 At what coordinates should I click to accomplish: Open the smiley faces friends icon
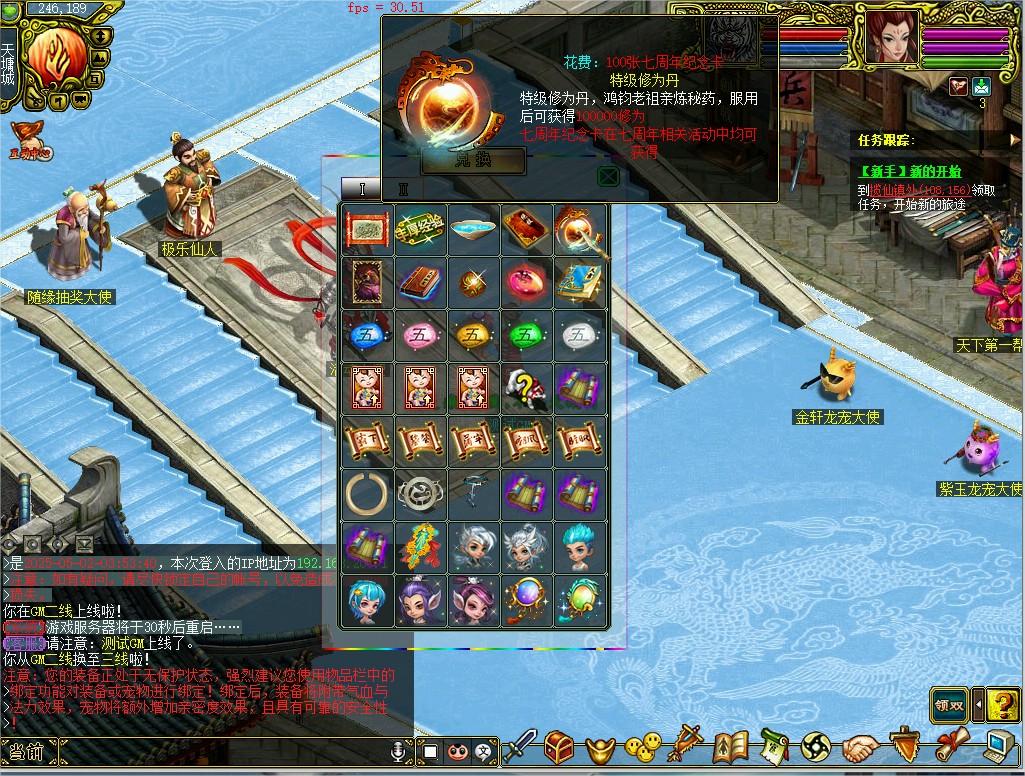643,746
